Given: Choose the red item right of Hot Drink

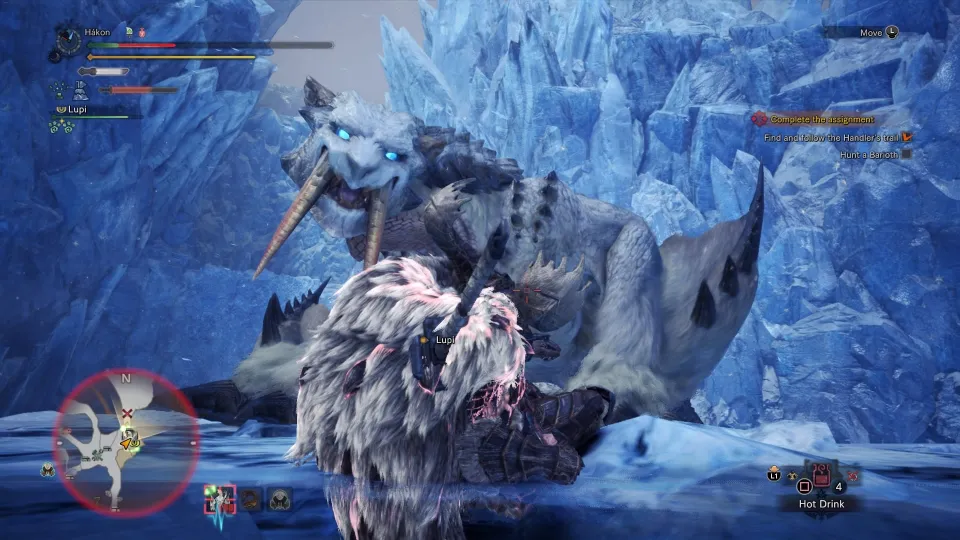Looking at the screenshot, I should coord(853,476).
